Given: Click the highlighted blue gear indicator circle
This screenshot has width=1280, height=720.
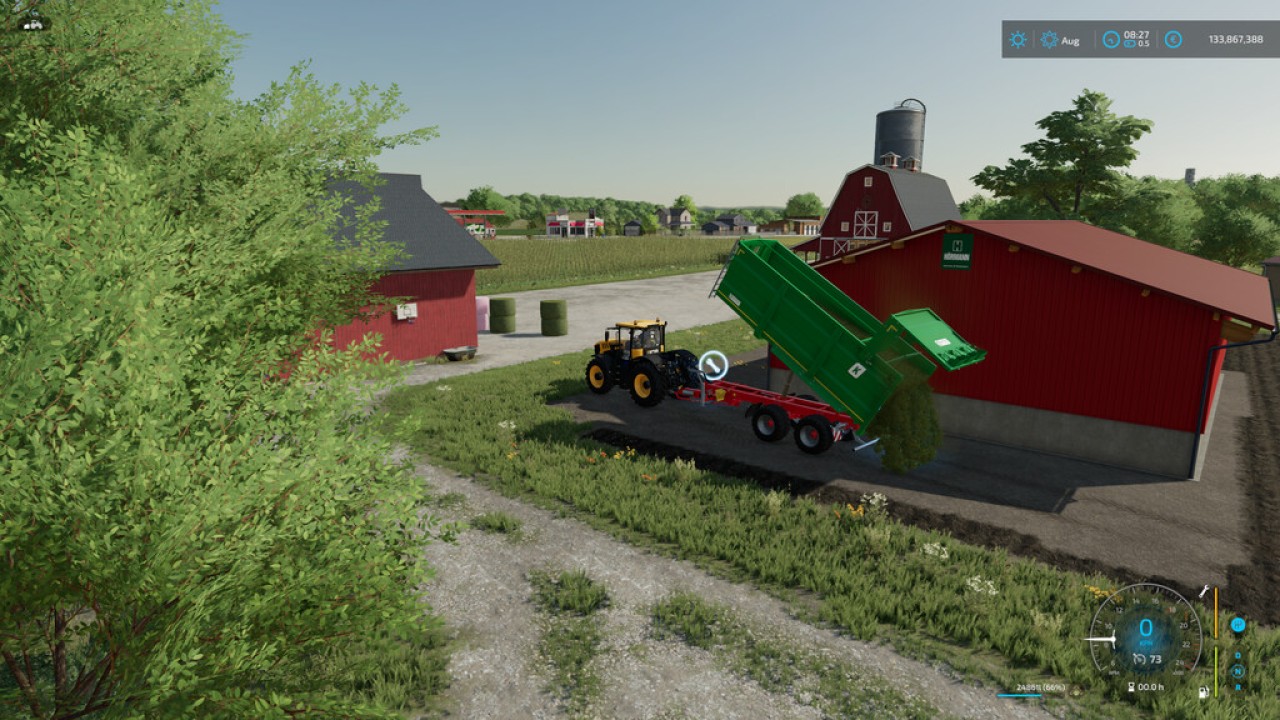Looking at the screenshot, I should click(x=1237, y=625).
